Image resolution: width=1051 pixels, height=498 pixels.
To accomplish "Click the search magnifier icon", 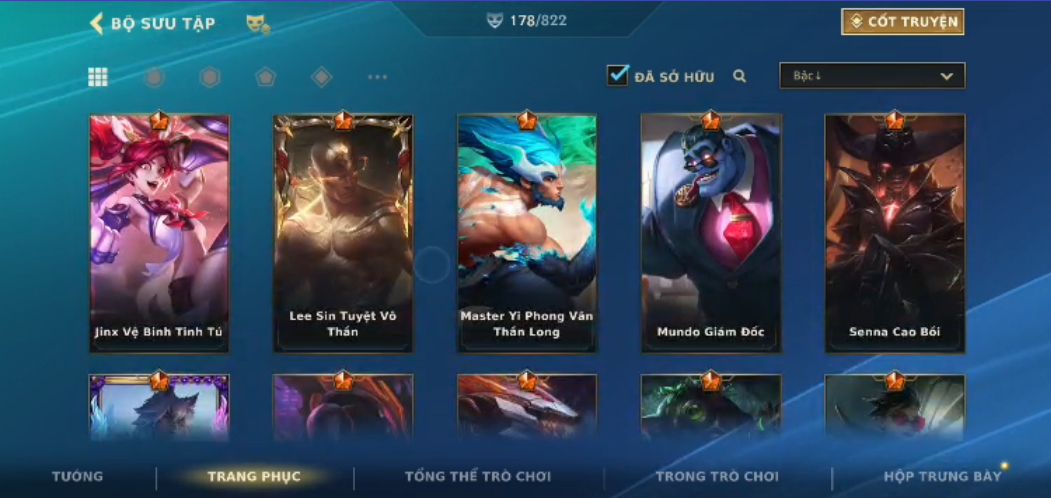I will click(740, 76).
